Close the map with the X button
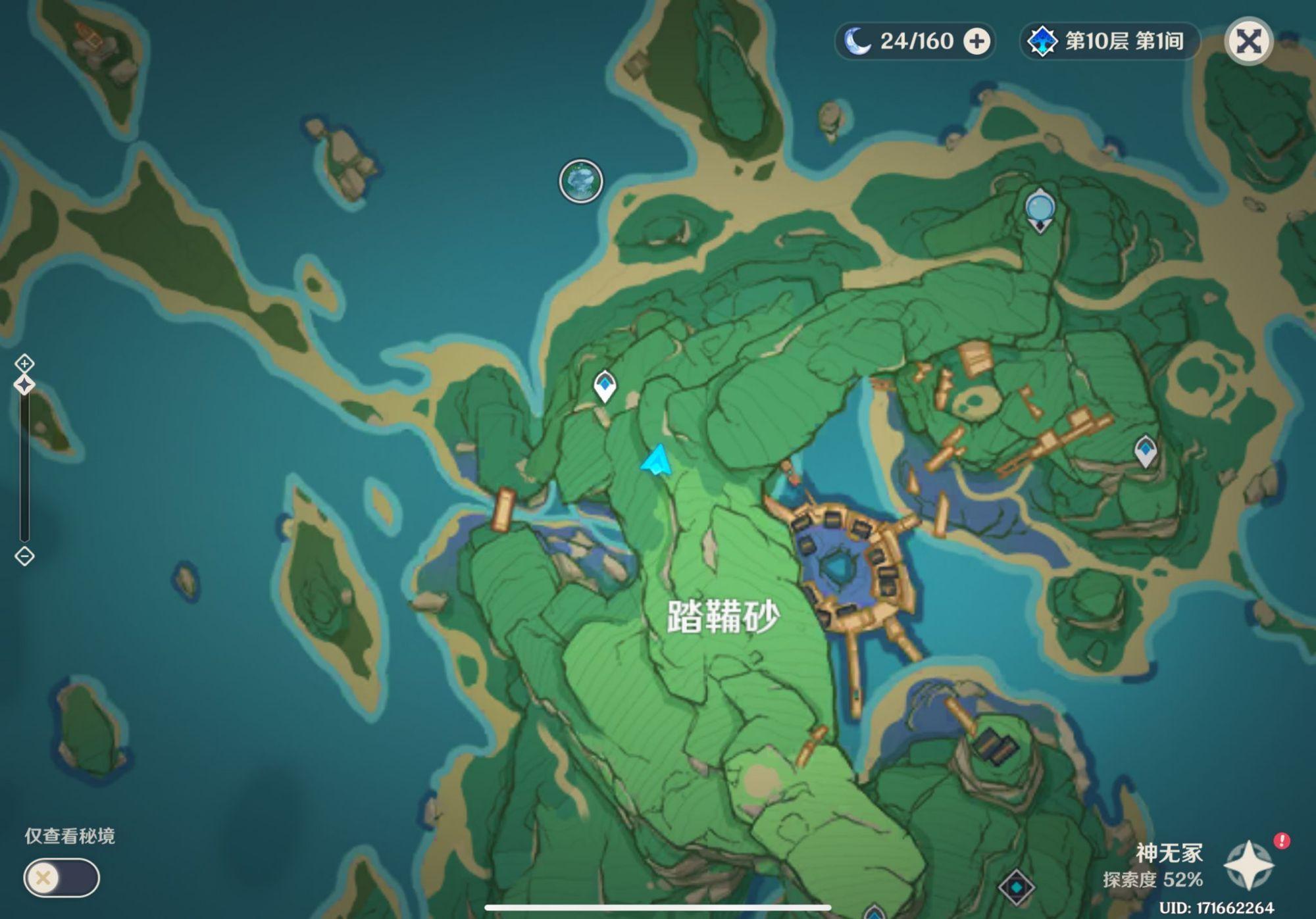The height and width of the screenshot is (919, 1316). 1248,41
